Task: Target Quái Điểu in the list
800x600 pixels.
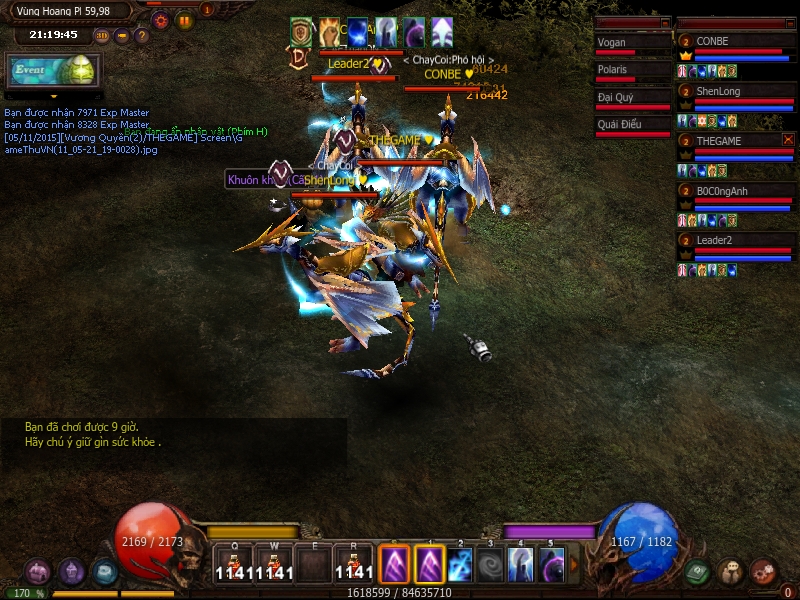Action: (632, 127)
